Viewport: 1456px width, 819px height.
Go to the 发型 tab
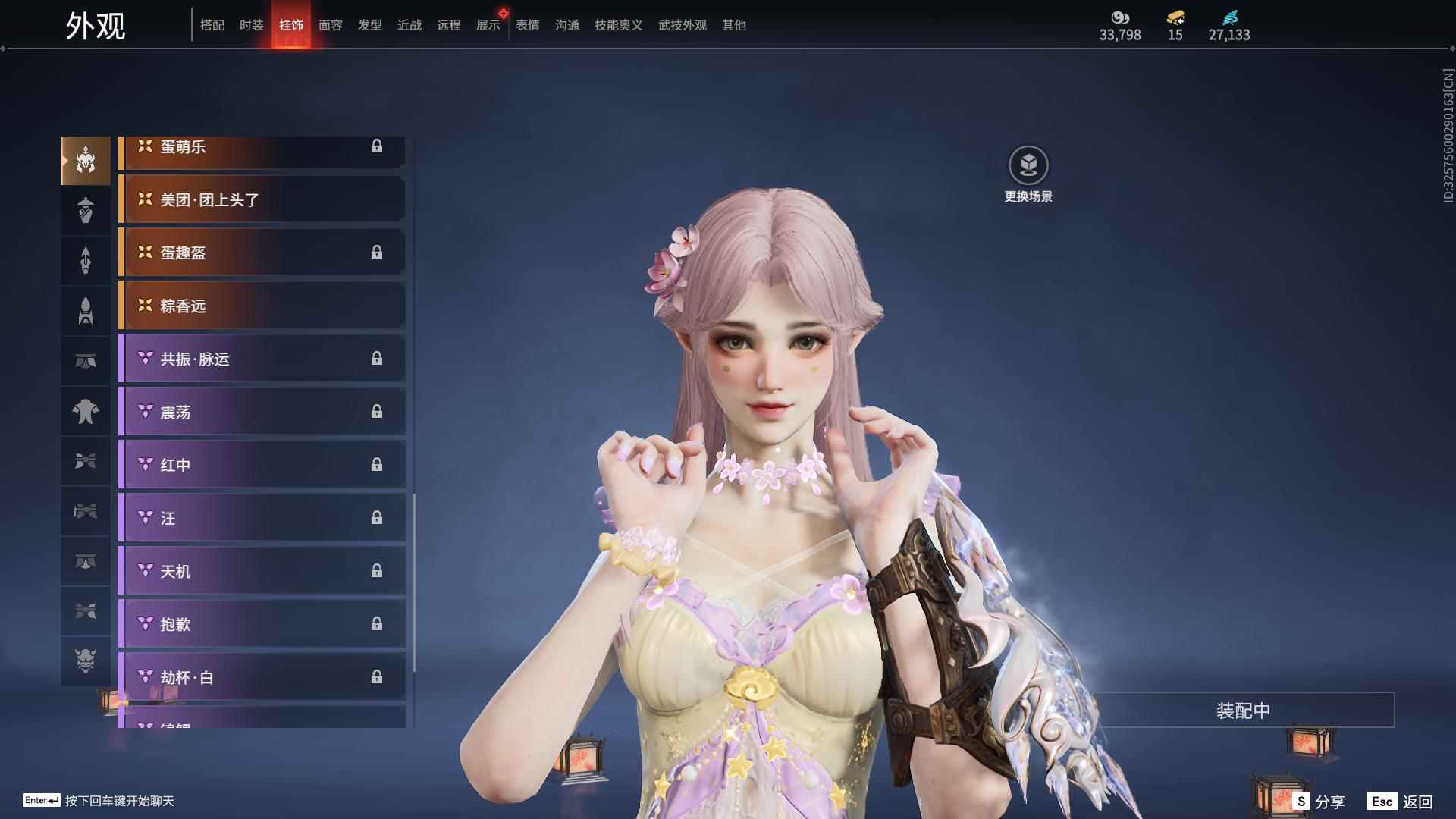point(369,25)
